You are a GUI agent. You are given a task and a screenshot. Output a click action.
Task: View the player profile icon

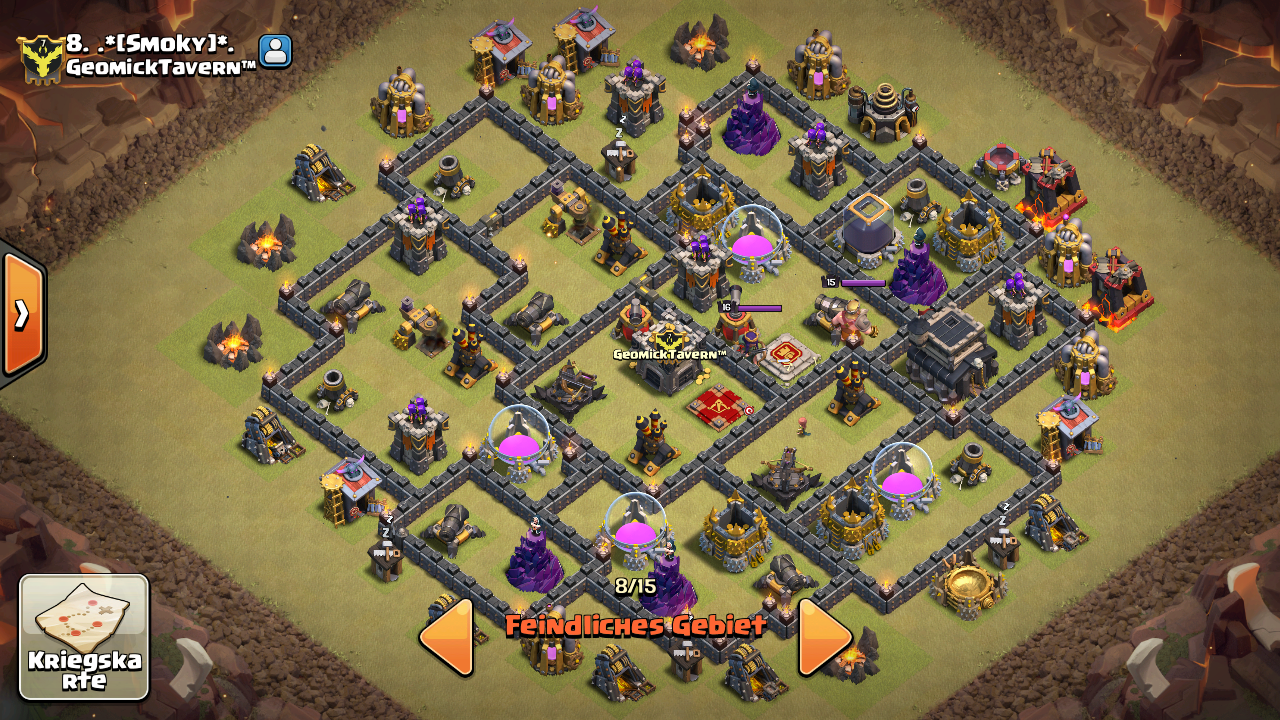[275, 51]
